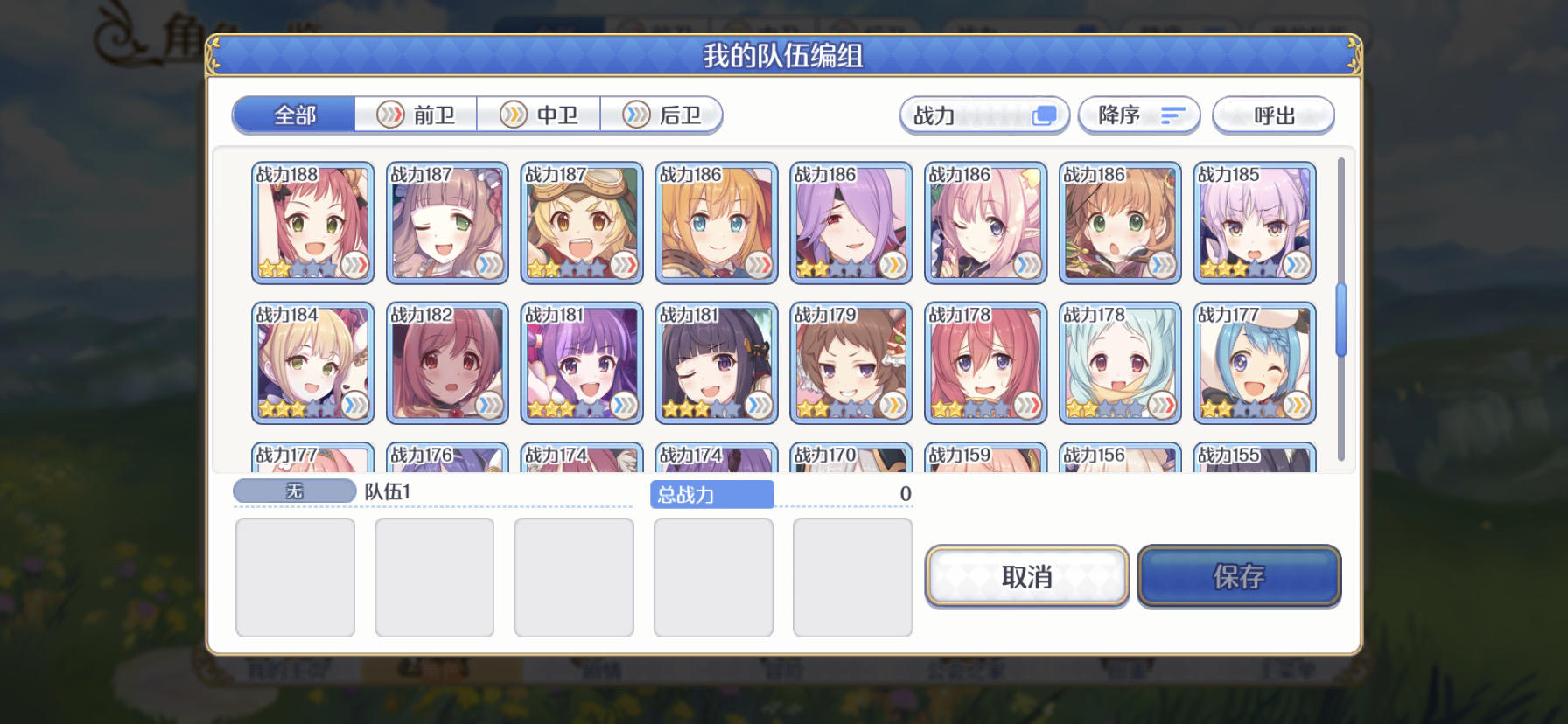Toggle the 无 label next to 队伍1
The image size is (1568, 724).
coord(293,491)
